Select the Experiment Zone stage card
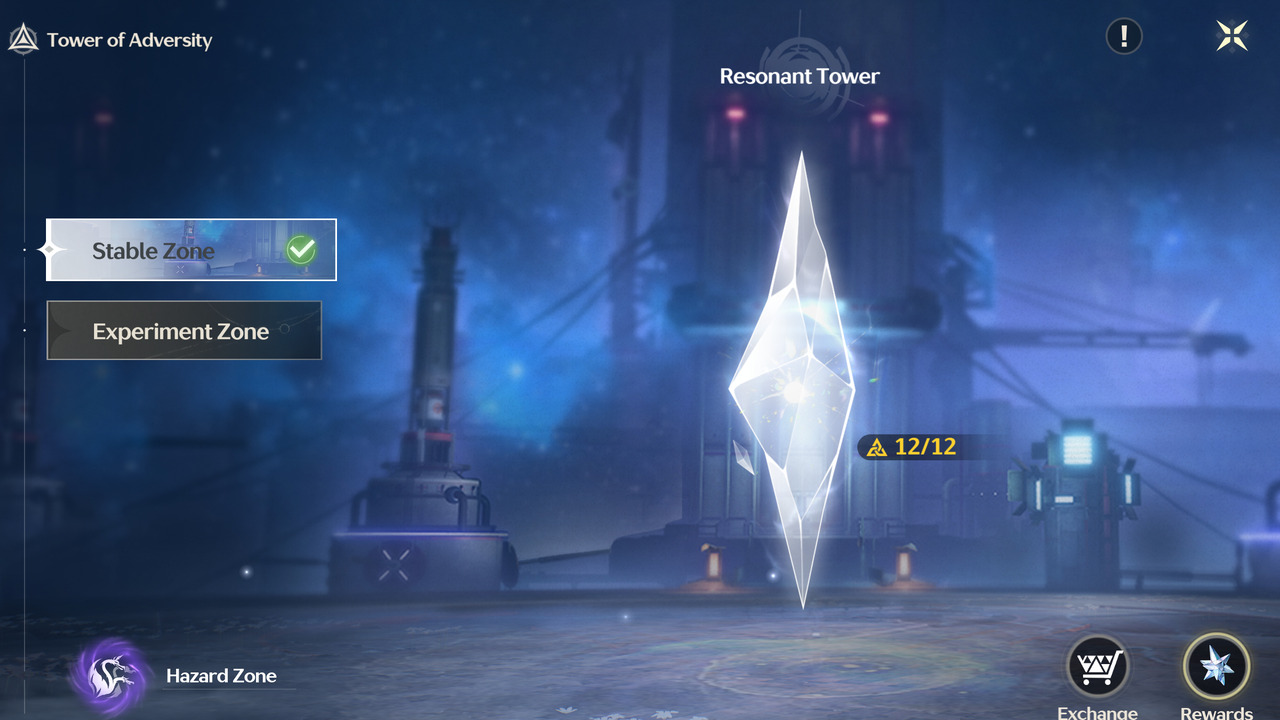This screenshot has height=720, width=1280. tap(184, 330)
